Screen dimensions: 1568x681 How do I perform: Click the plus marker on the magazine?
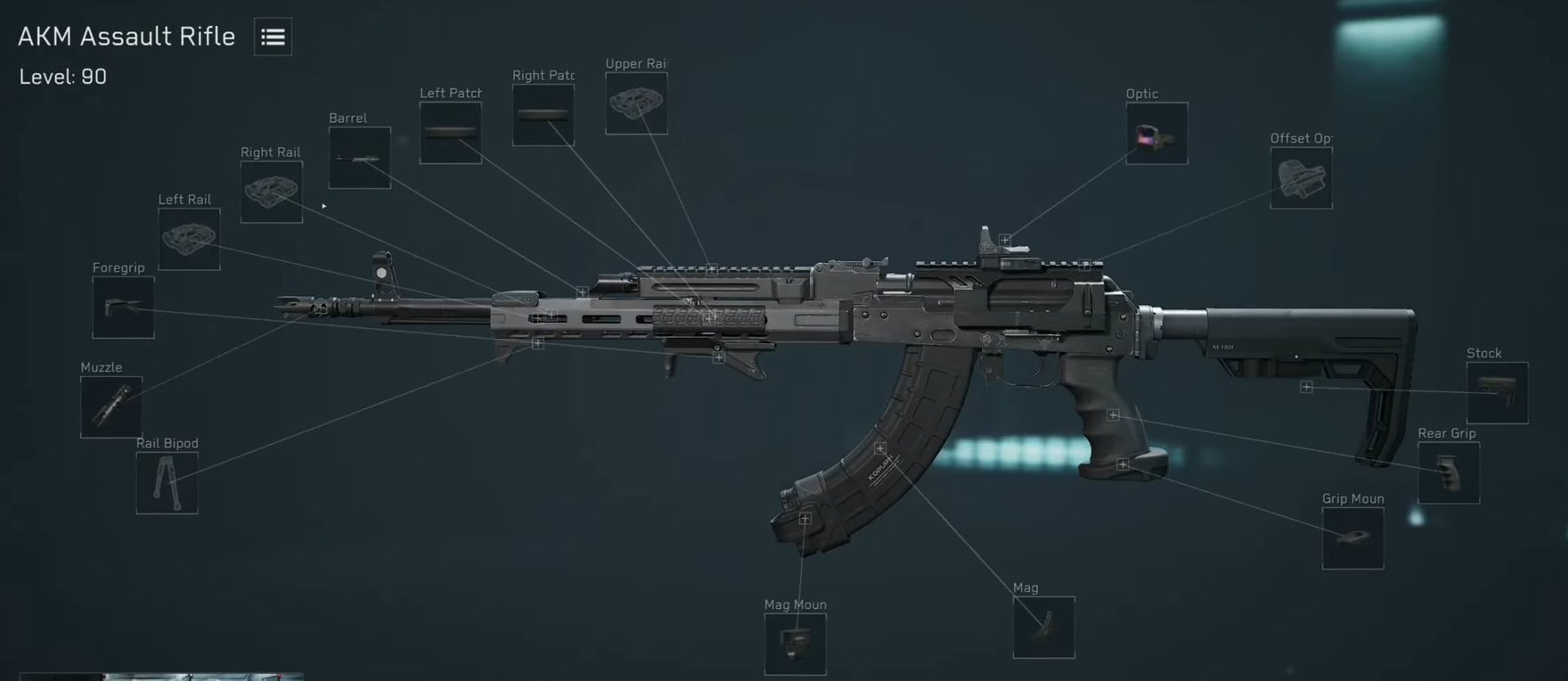[x=880, y=447]
